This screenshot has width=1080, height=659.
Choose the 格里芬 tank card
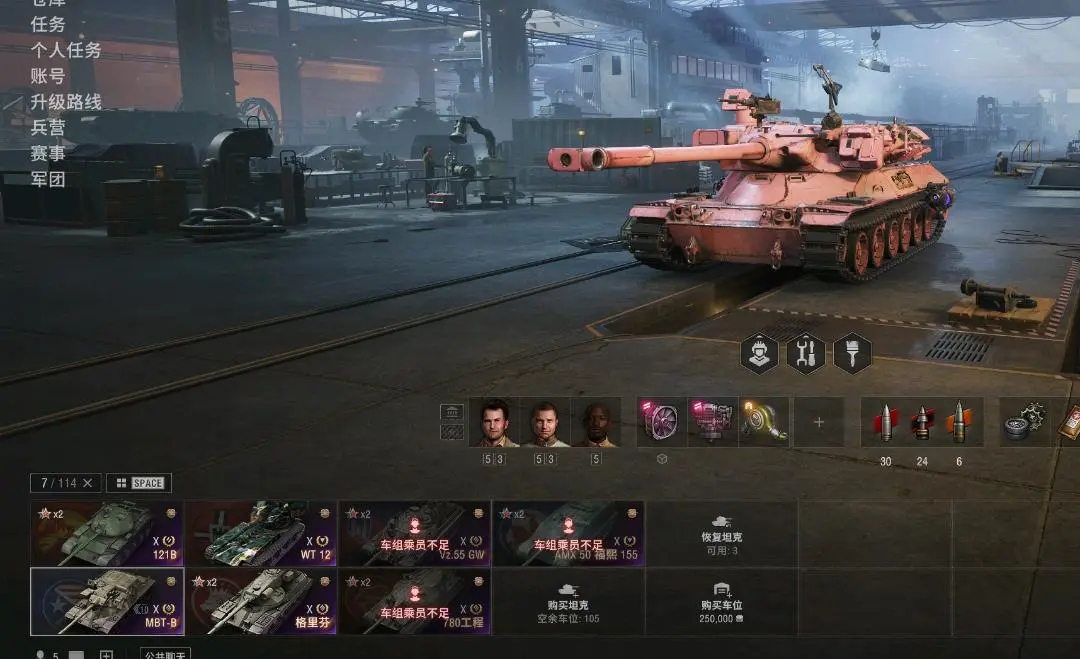261,602
